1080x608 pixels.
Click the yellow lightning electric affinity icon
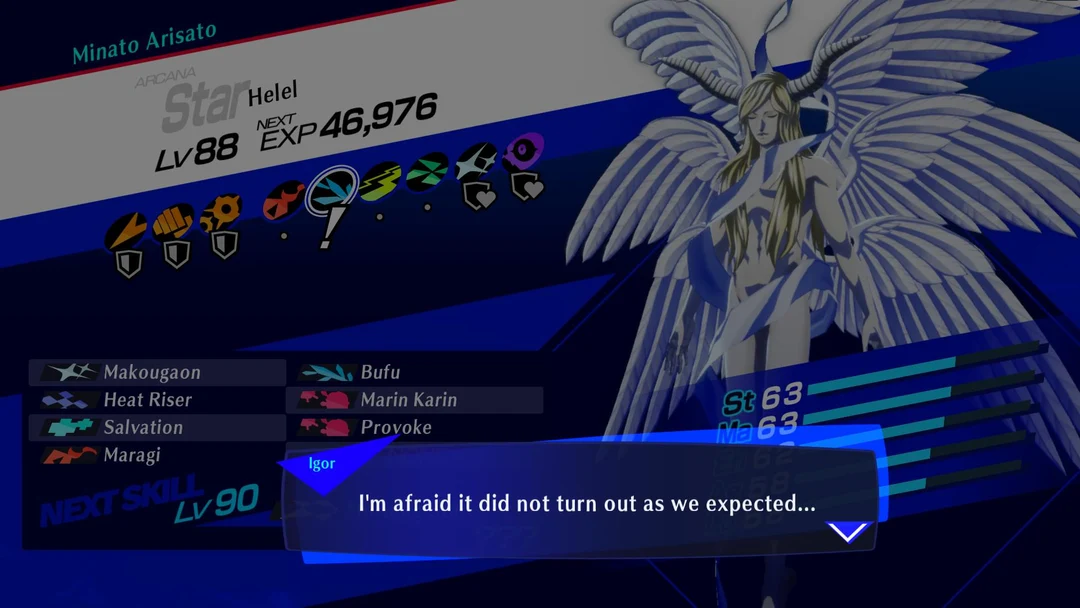tap(379, 181)
